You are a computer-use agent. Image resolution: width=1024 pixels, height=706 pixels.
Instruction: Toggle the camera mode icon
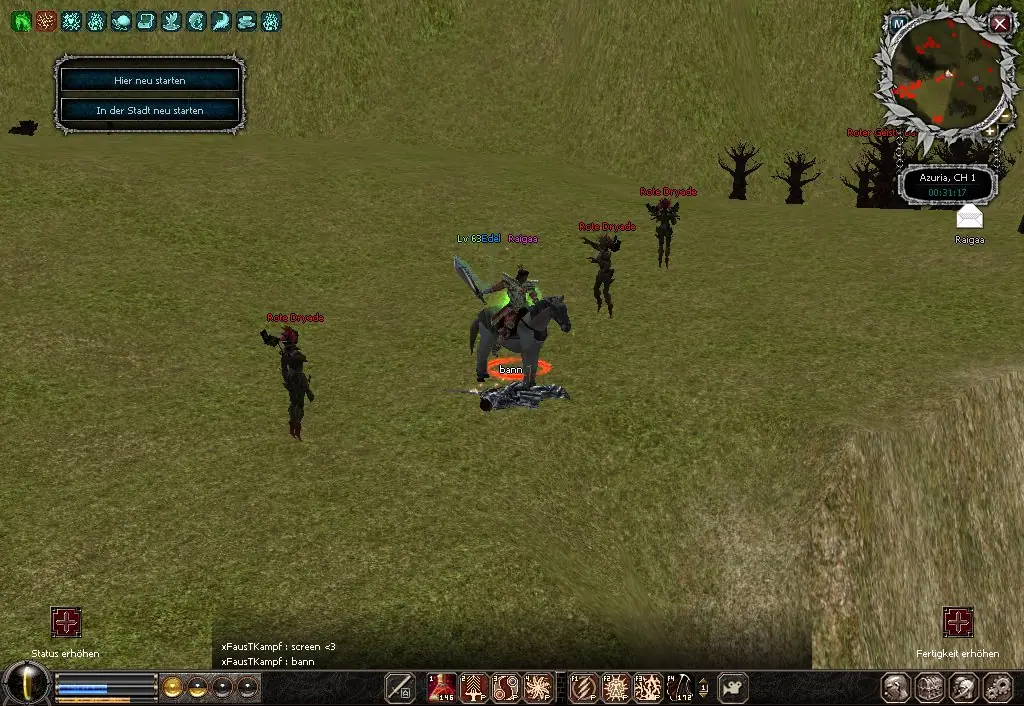click(x=733, y=687)
